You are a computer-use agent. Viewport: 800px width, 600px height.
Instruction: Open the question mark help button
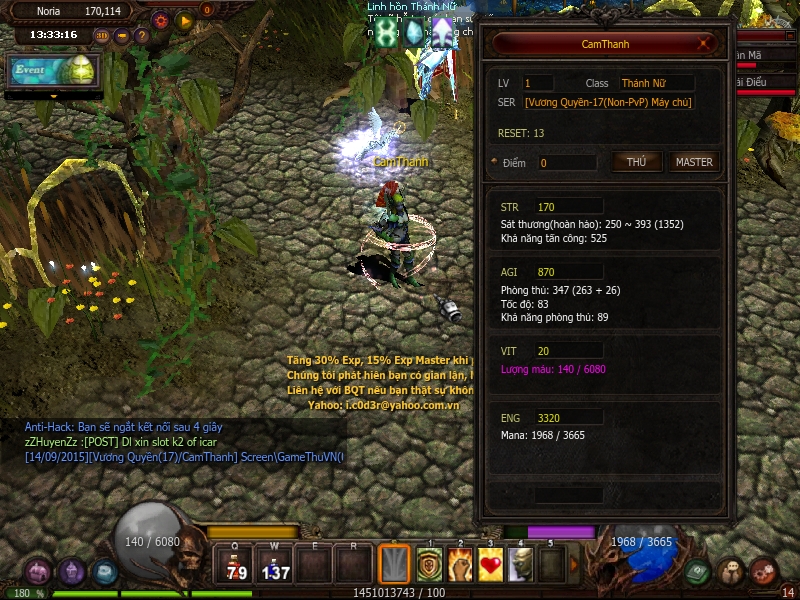point(142,35)
